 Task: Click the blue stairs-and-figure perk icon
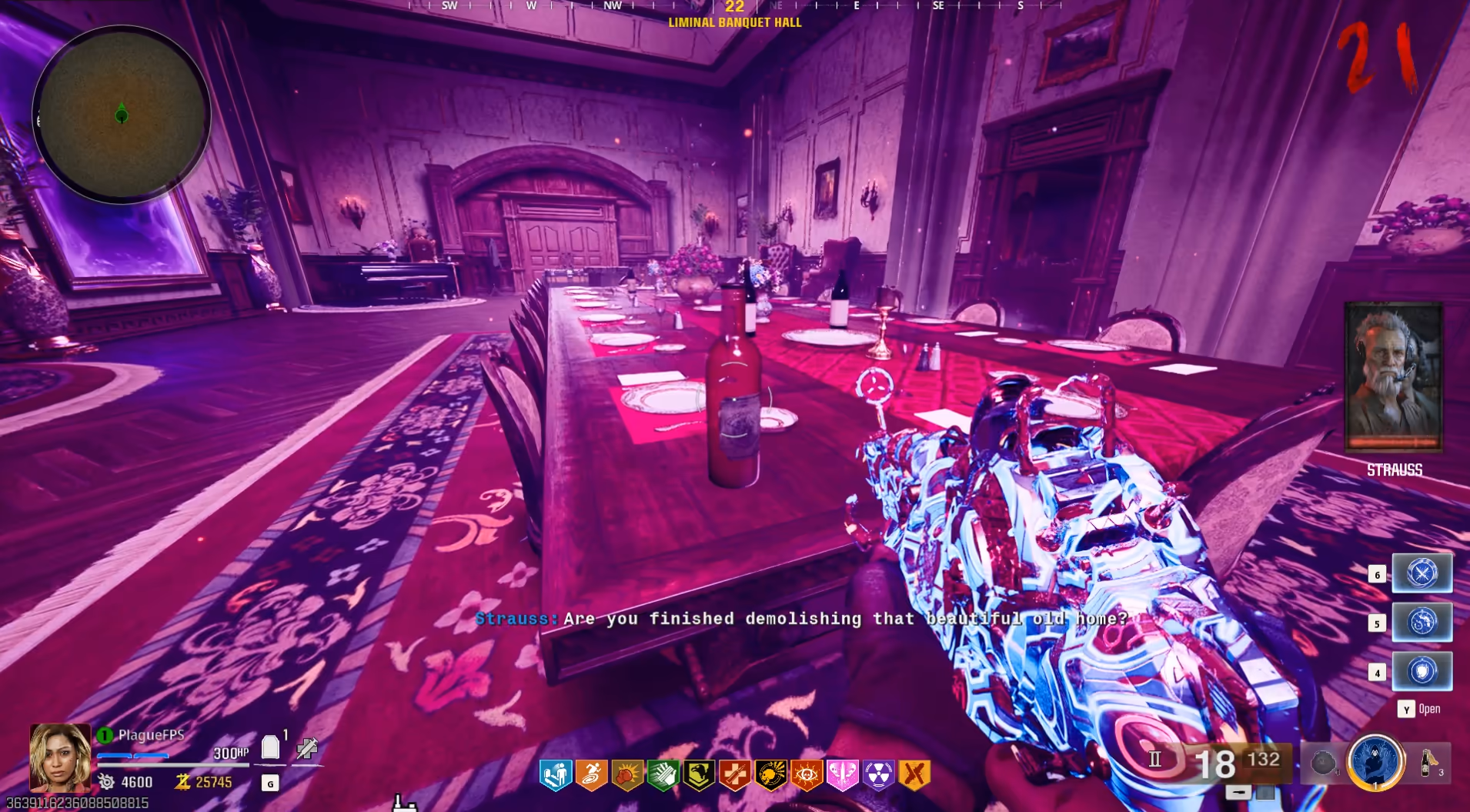[x=556, y=775]
